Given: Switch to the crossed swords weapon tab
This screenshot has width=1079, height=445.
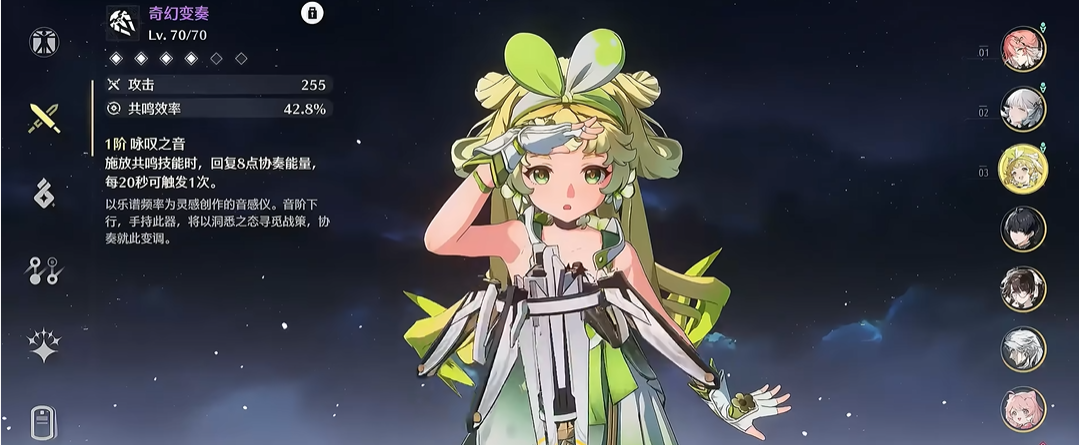Looking at the screenshot, I should pos(45,118).
